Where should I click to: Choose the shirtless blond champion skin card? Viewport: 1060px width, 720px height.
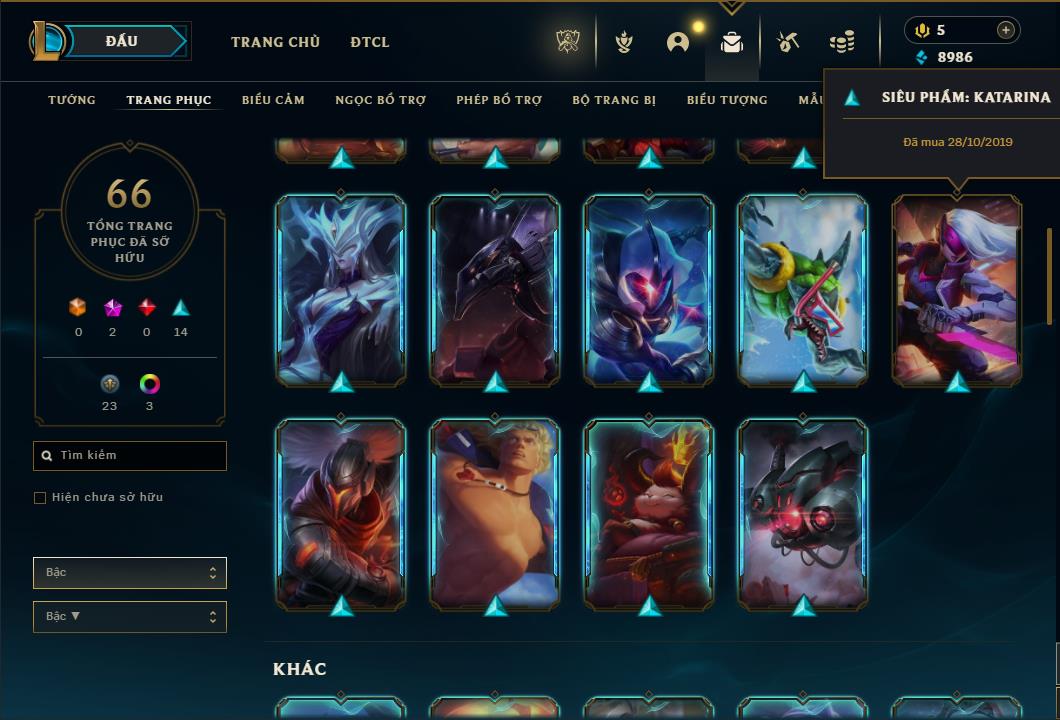pos(495,514)
